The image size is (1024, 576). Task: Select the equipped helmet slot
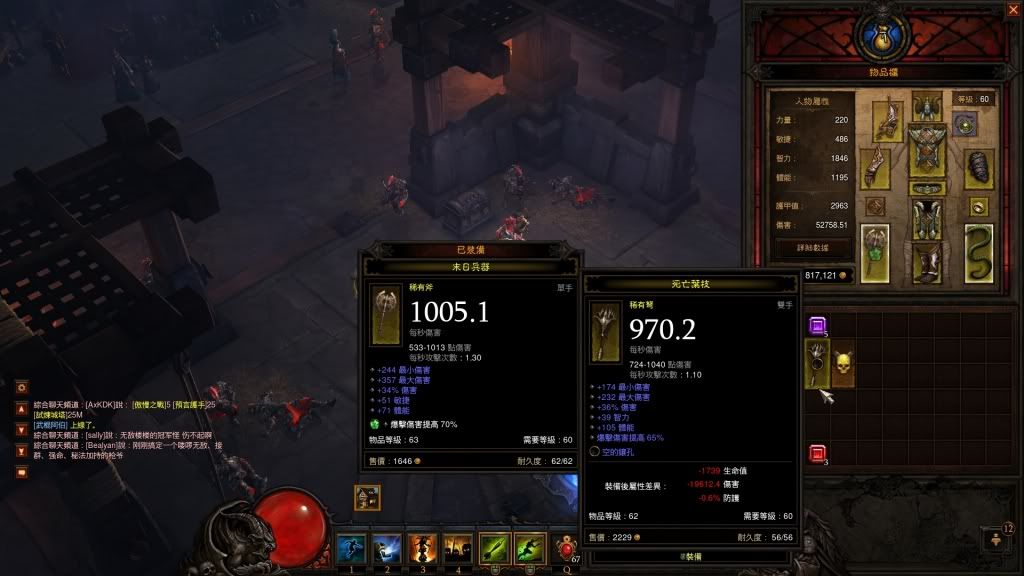coord(928,103)
